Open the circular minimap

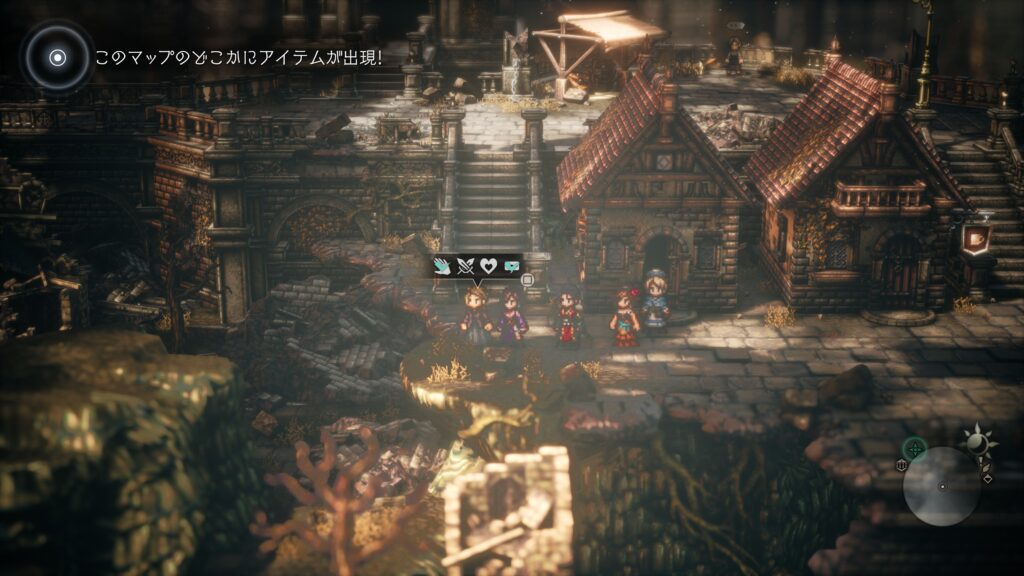[x=941, y=486]
